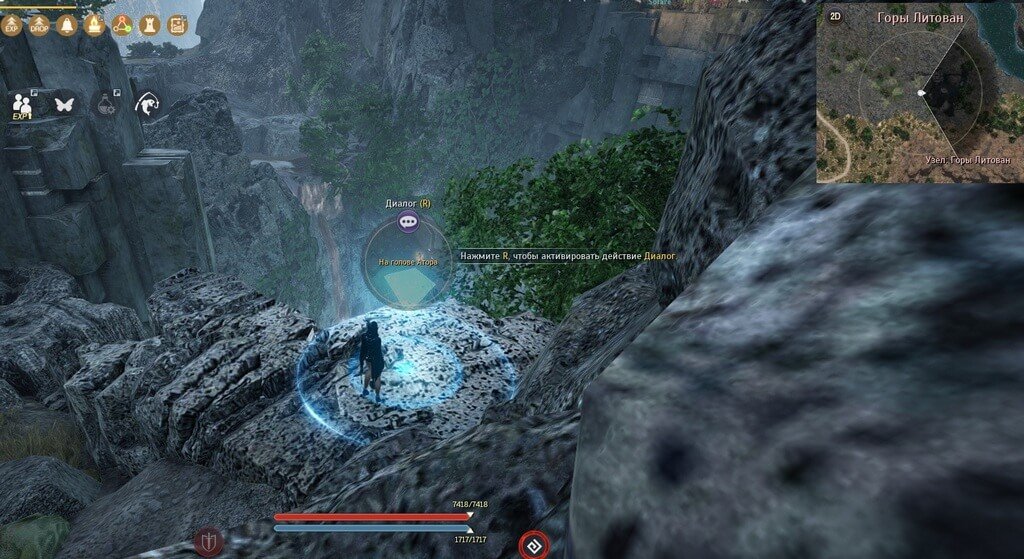Screen dimensions: 1024x559
Task: Click the chess rook tower icon
Action: point(150,24)
